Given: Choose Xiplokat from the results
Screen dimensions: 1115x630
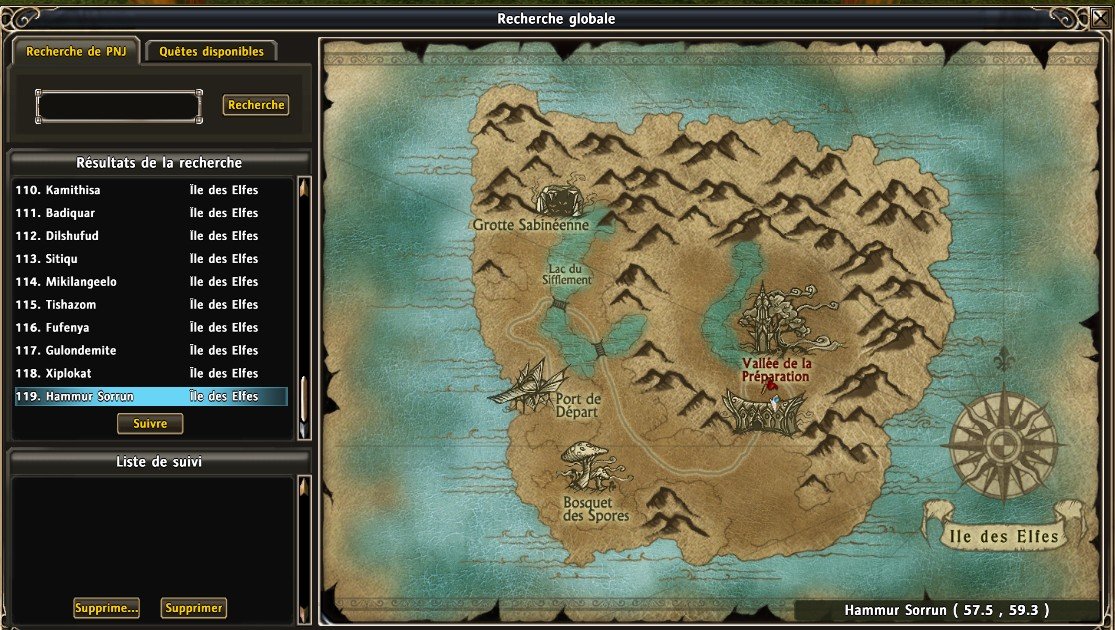Looking at the screenshot, I should point(150,374).
